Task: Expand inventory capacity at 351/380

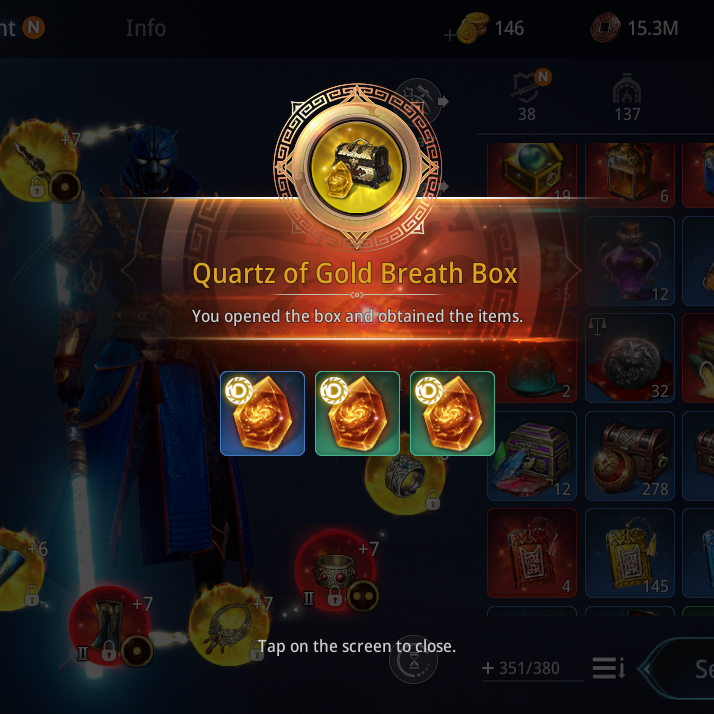Action: point(489,668)
